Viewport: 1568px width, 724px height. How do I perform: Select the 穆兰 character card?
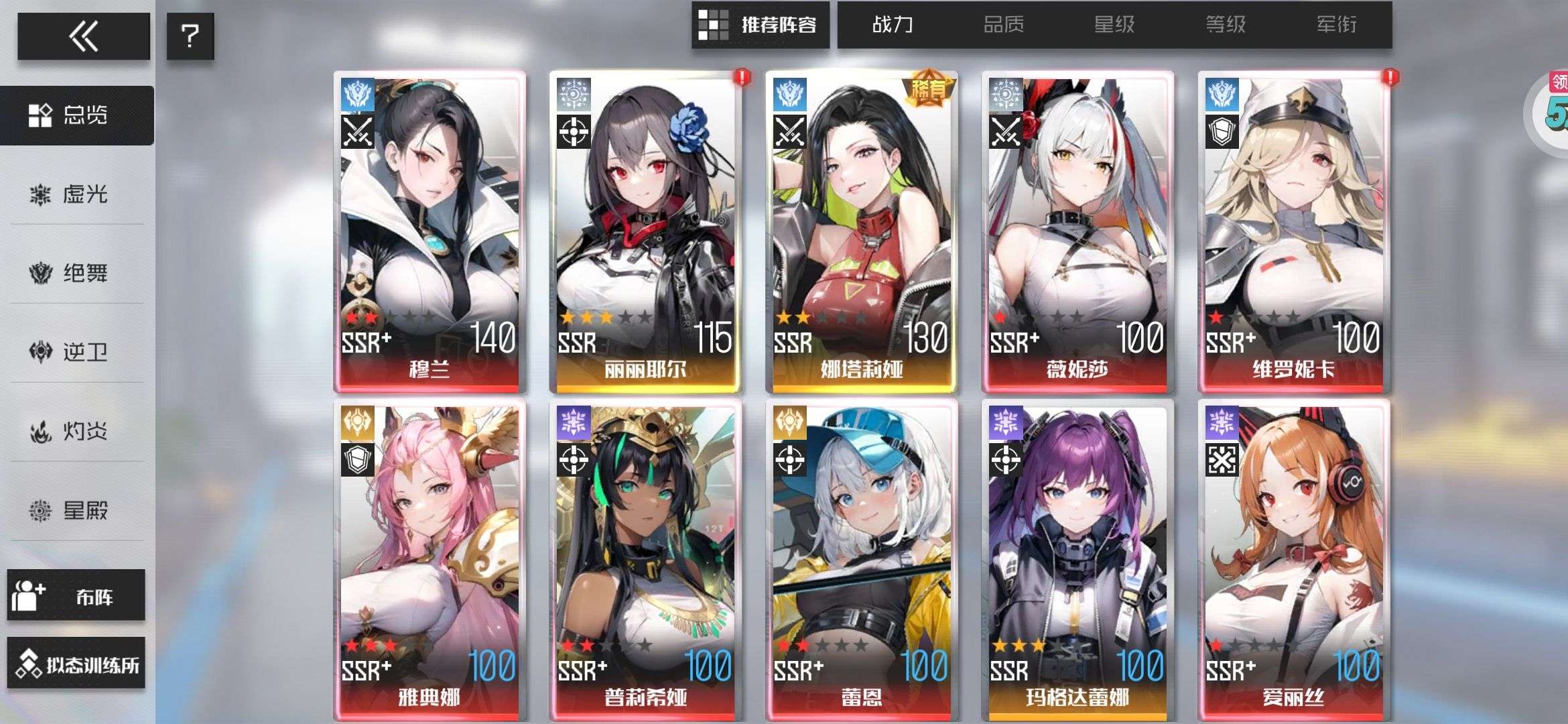coord(430,231)
